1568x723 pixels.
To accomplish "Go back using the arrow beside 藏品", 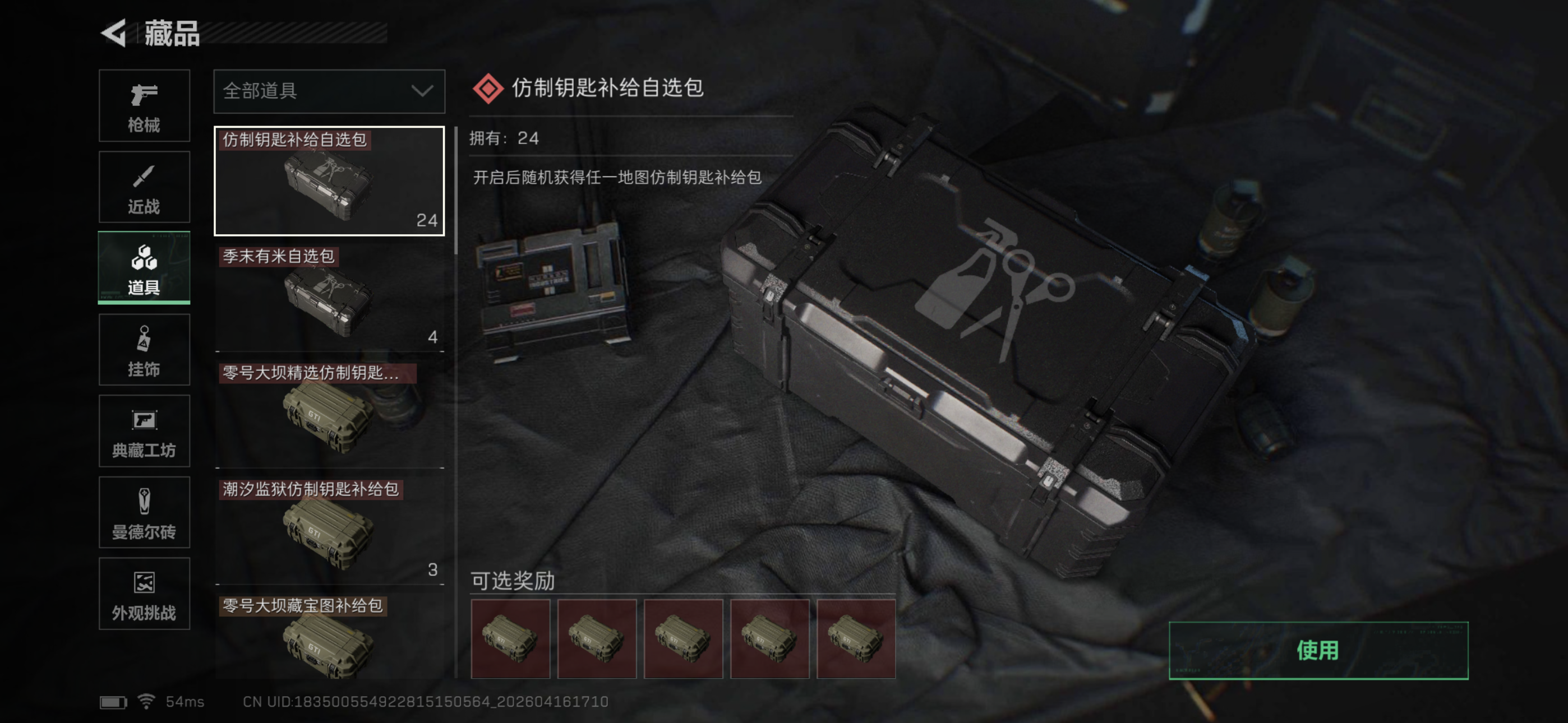I will 114,33.
